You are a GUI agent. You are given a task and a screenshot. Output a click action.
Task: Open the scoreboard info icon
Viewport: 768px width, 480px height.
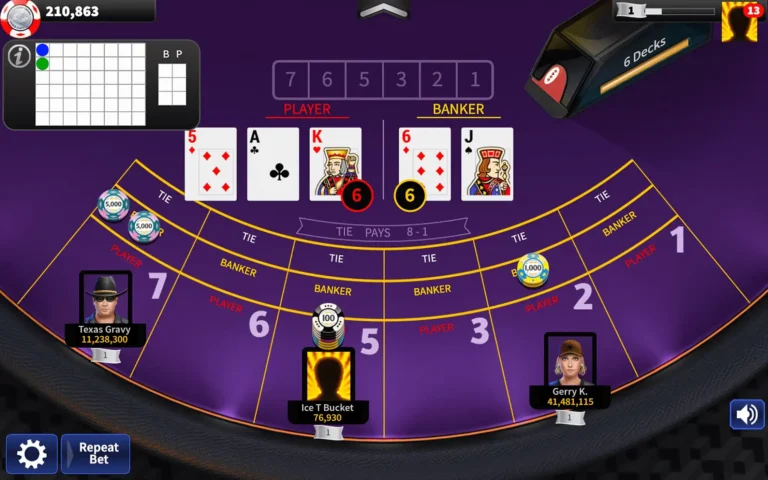coord(18,57)
